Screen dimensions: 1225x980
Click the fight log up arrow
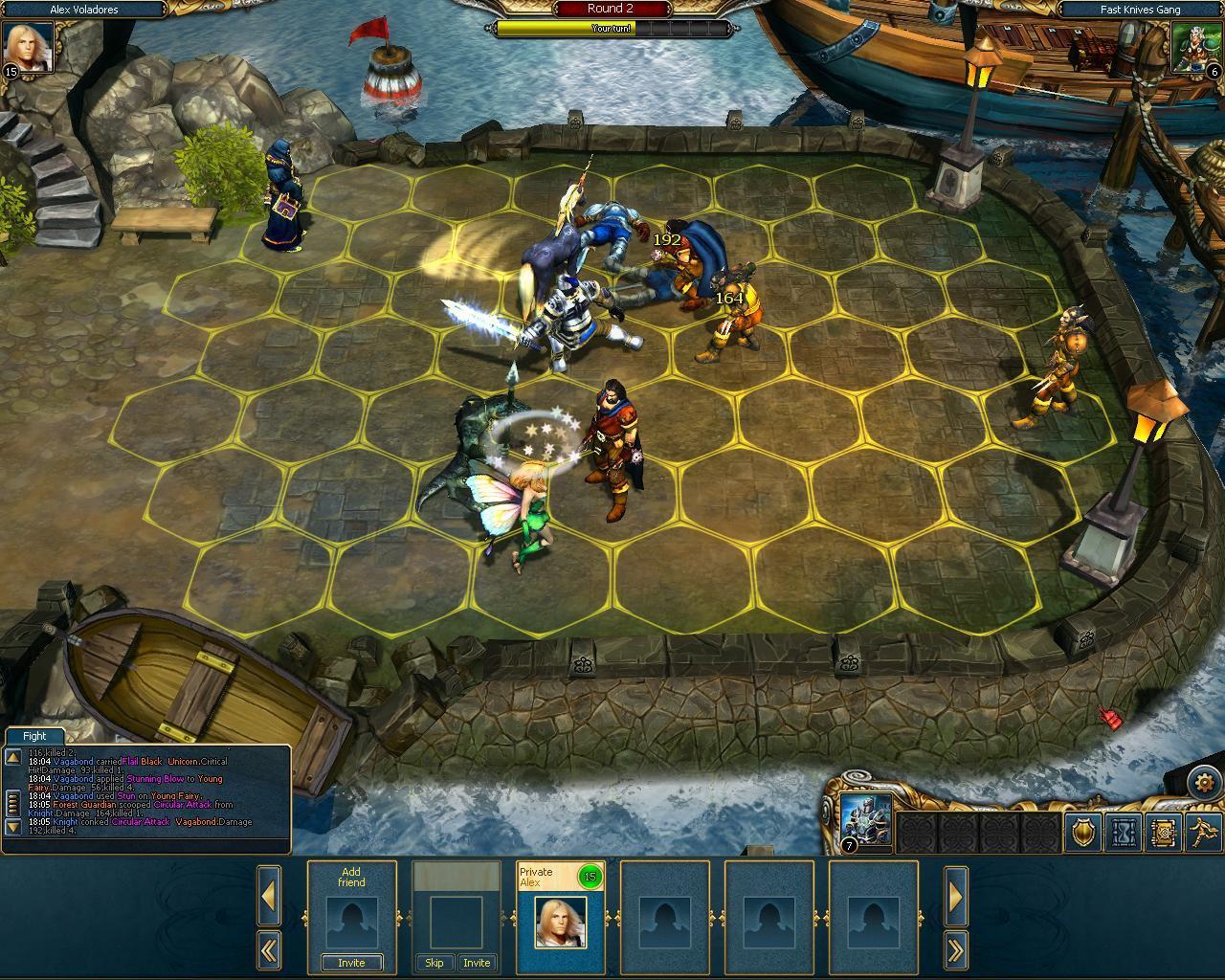(x=13, y=758)
